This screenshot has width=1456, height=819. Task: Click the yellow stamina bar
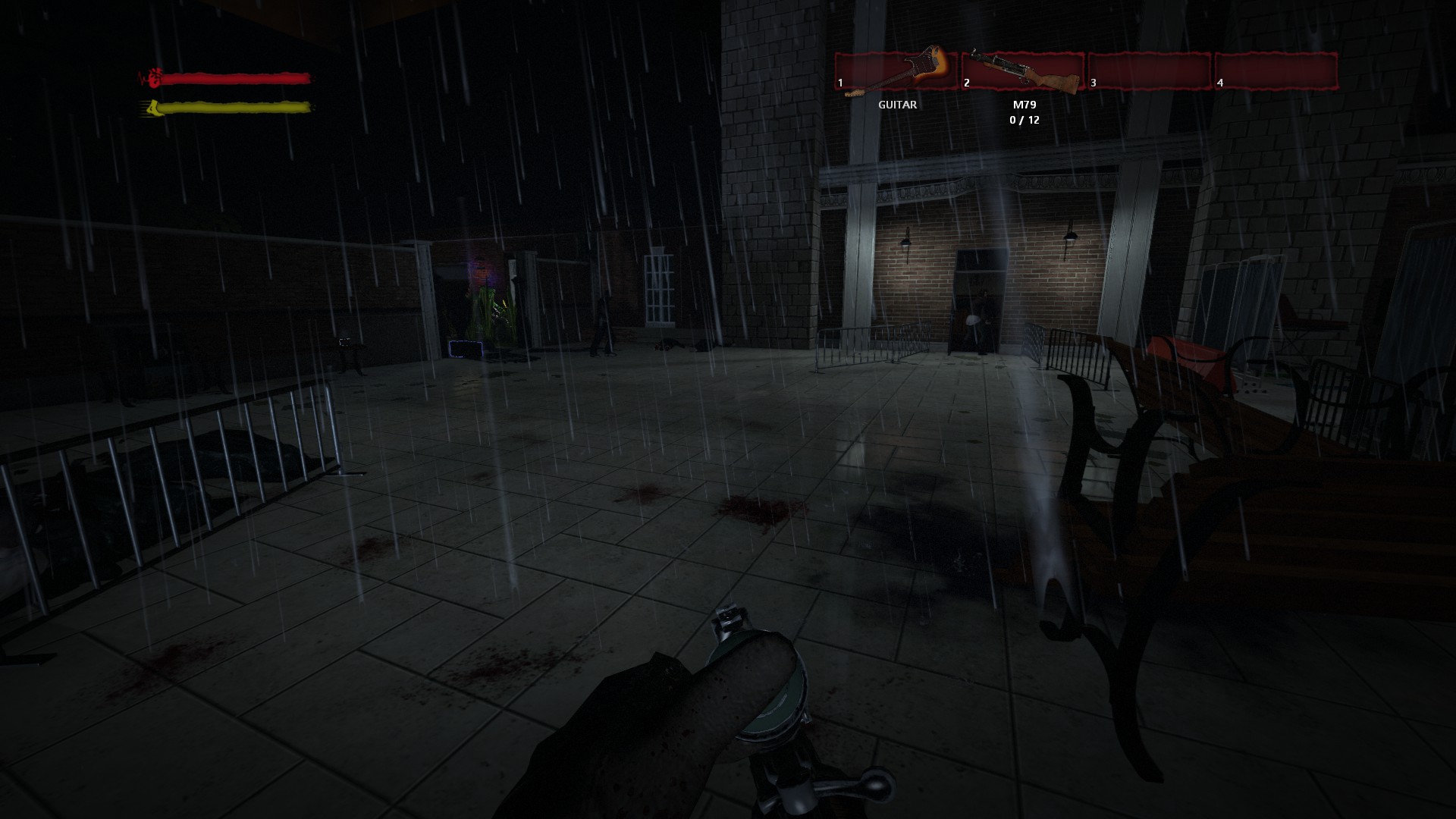click(x=235, y=108)
